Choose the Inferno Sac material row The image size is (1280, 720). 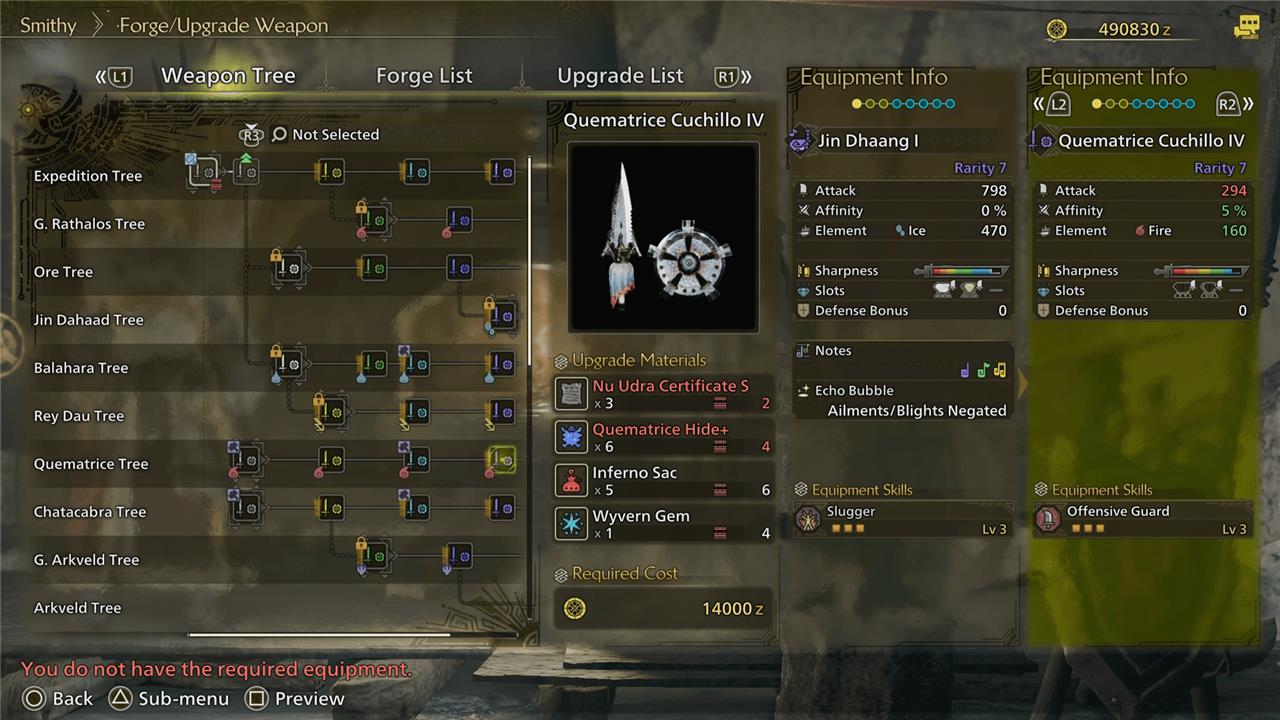tap(663, 481)
